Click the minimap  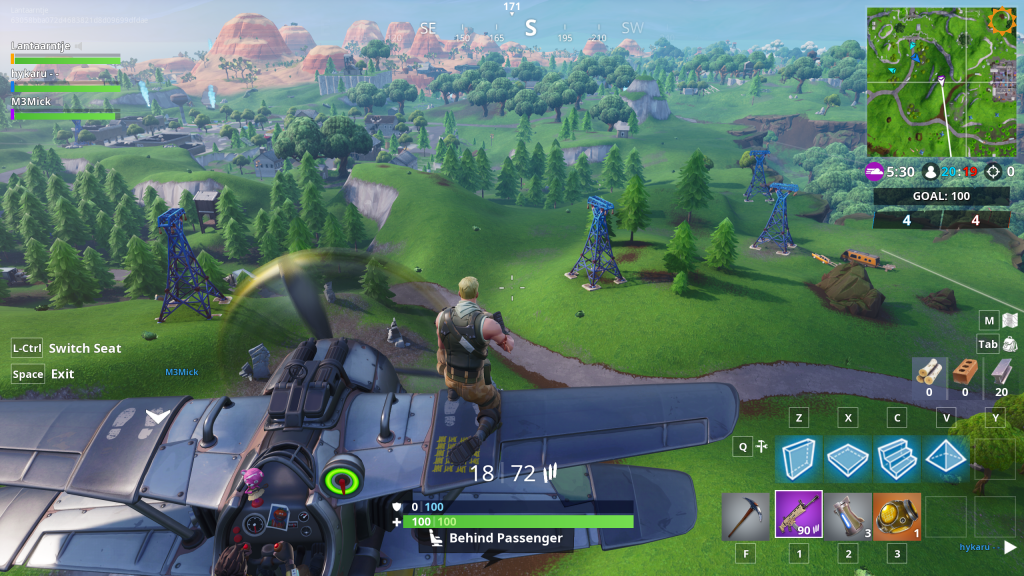(941, 82)
